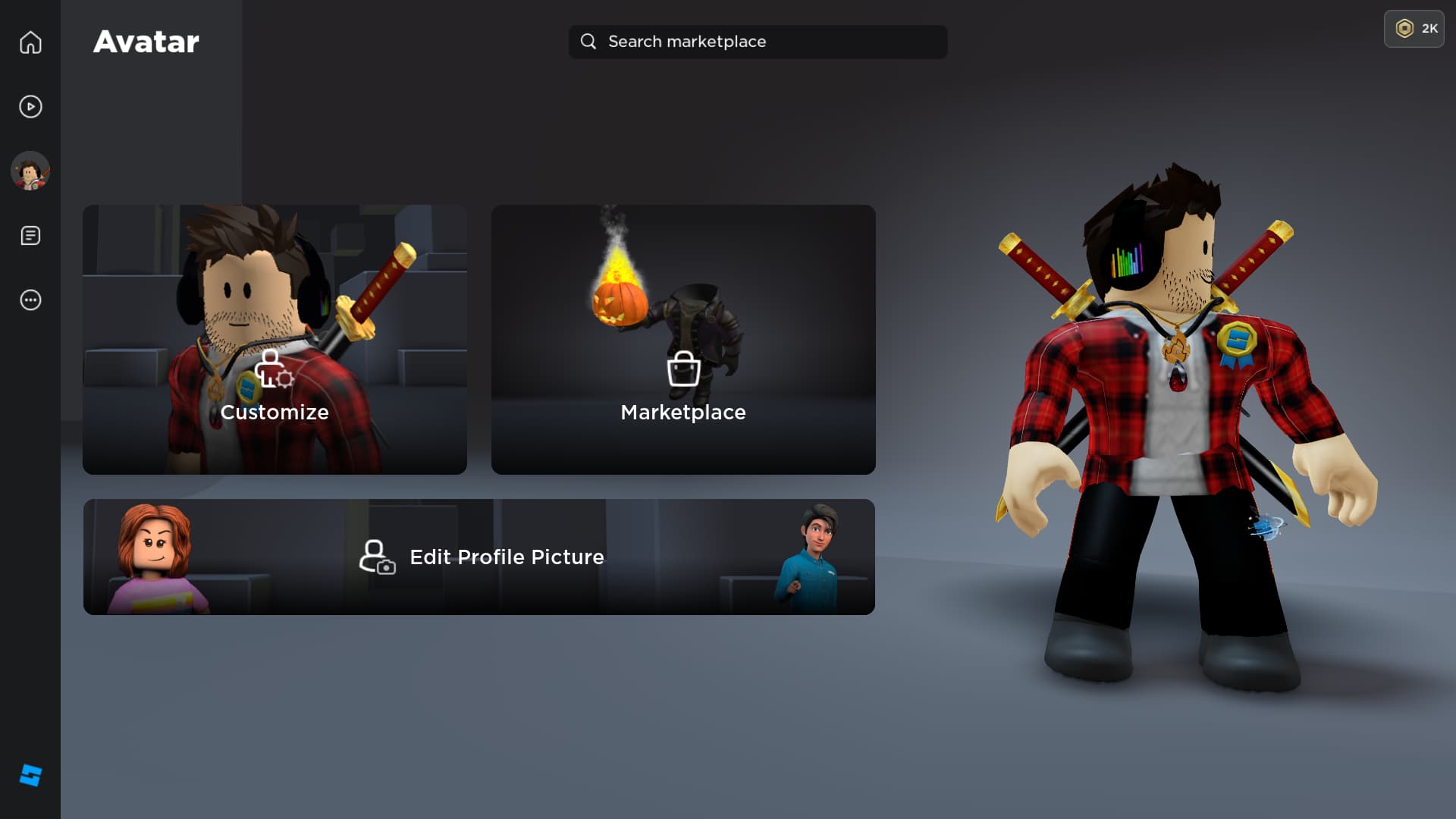Open the Marketplace
Image resolution: width=1456 pixels, height=819 pixels.
tap(682, 338)
